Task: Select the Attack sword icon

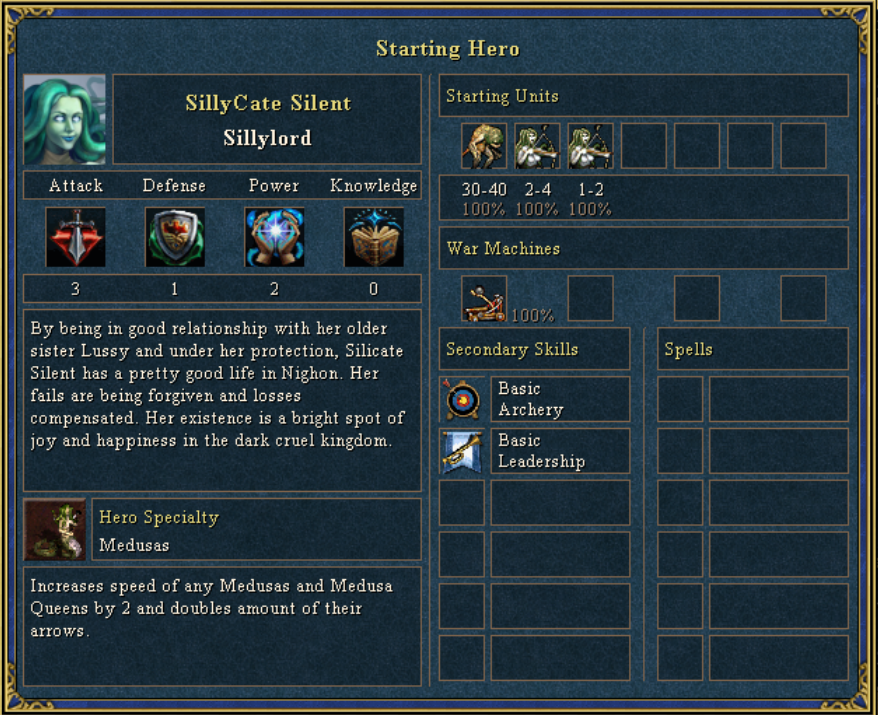Action: click(x=76, y=237)
